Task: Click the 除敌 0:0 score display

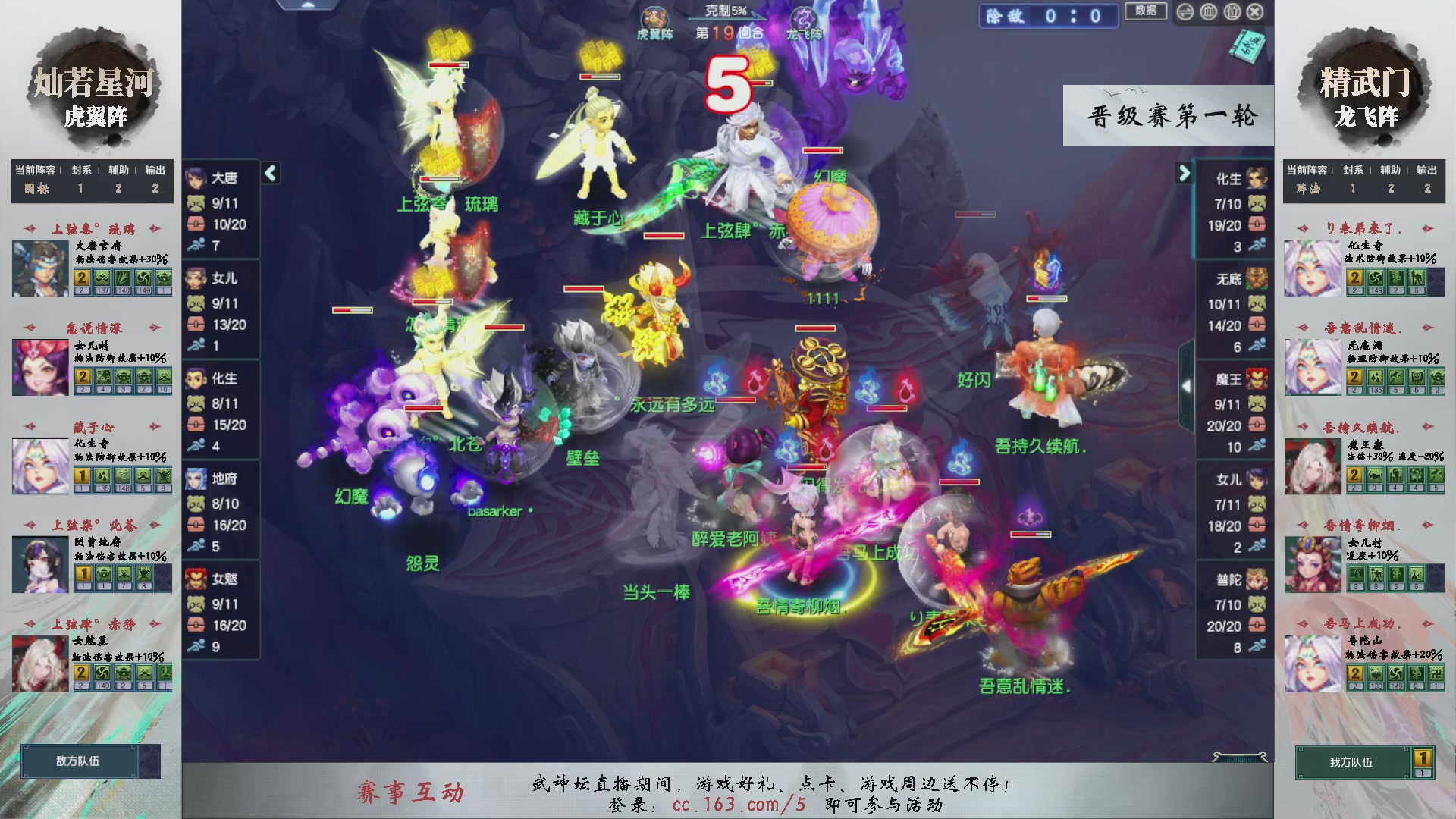Action: point(1048,17)
